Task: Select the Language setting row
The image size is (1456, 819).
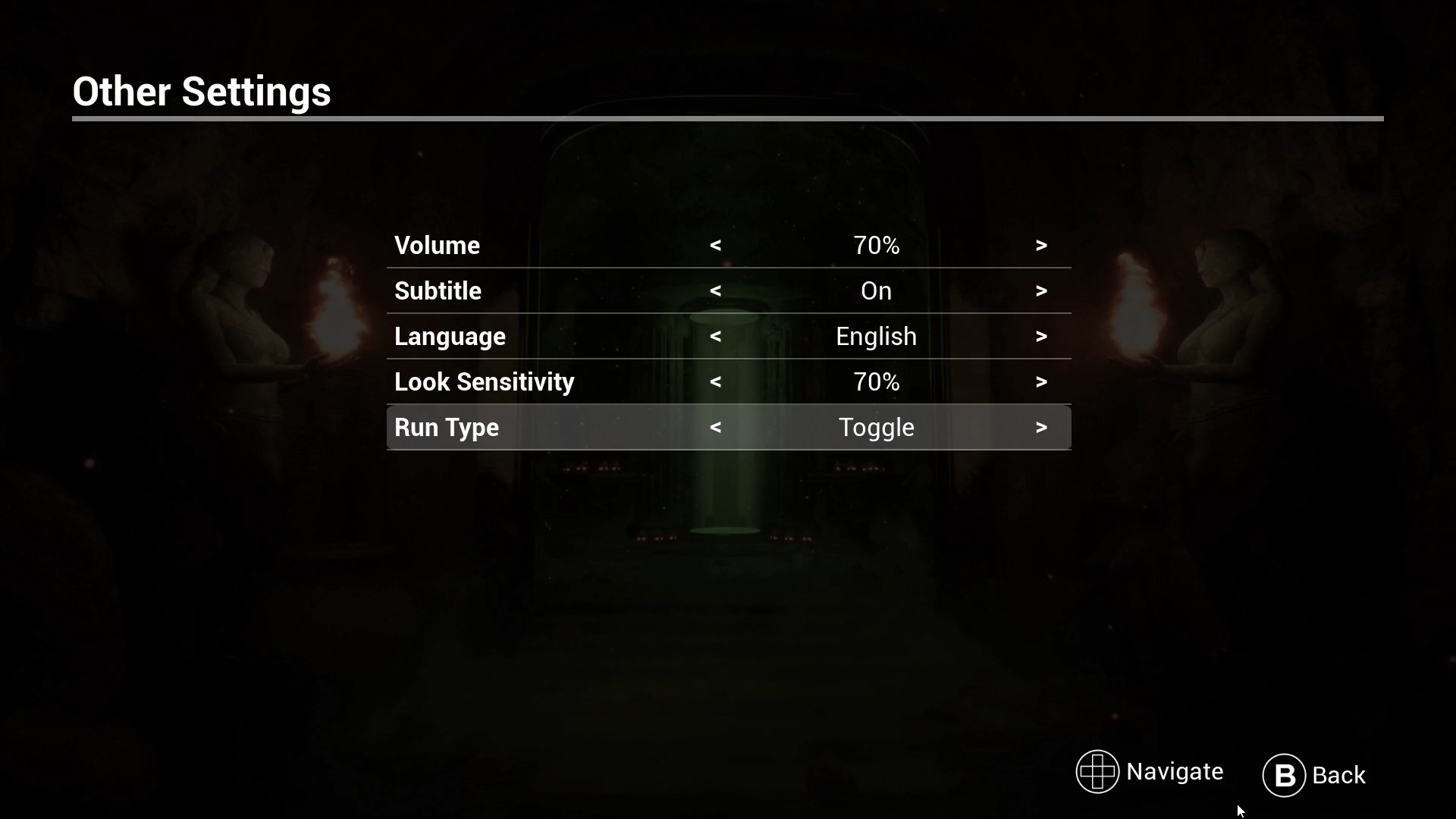Action: click(450, 336)
